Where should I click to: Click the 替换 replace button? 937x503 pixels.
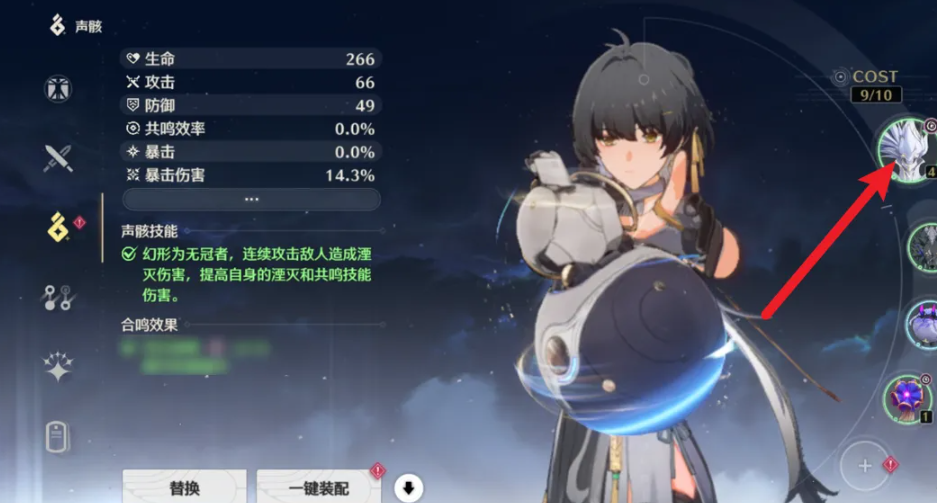(184, 488)
